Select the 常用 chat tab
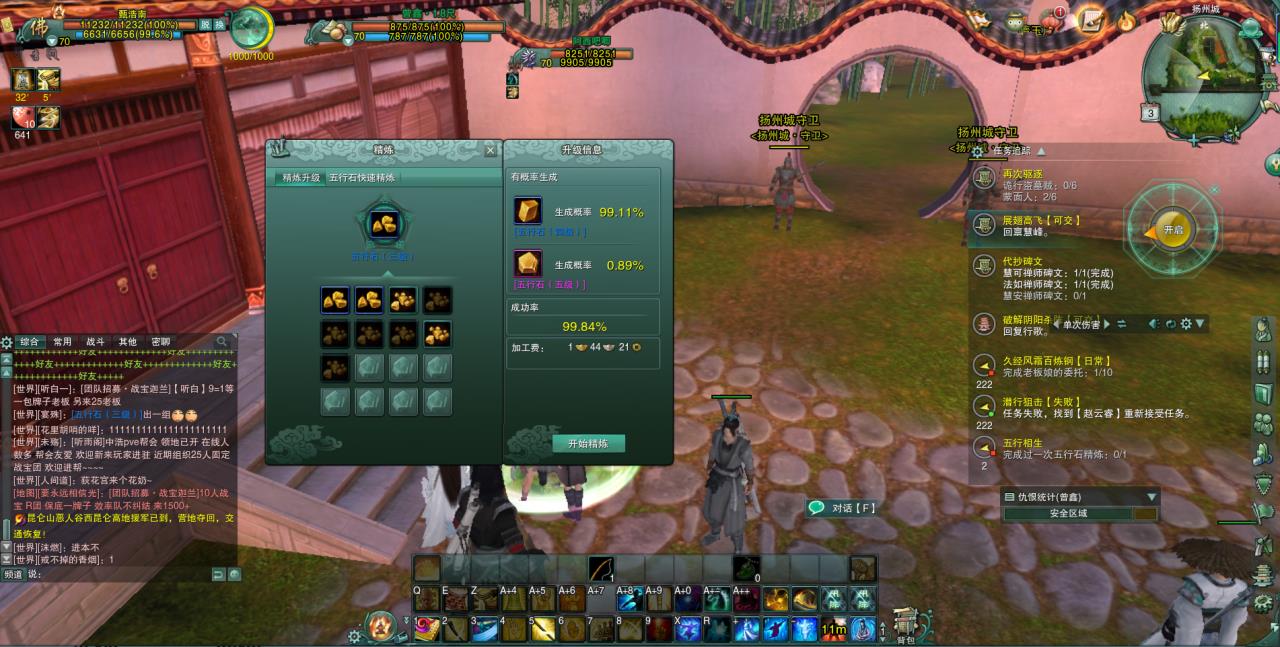The height and width of the screenshot is (647, 1280). tap(63, 342)
